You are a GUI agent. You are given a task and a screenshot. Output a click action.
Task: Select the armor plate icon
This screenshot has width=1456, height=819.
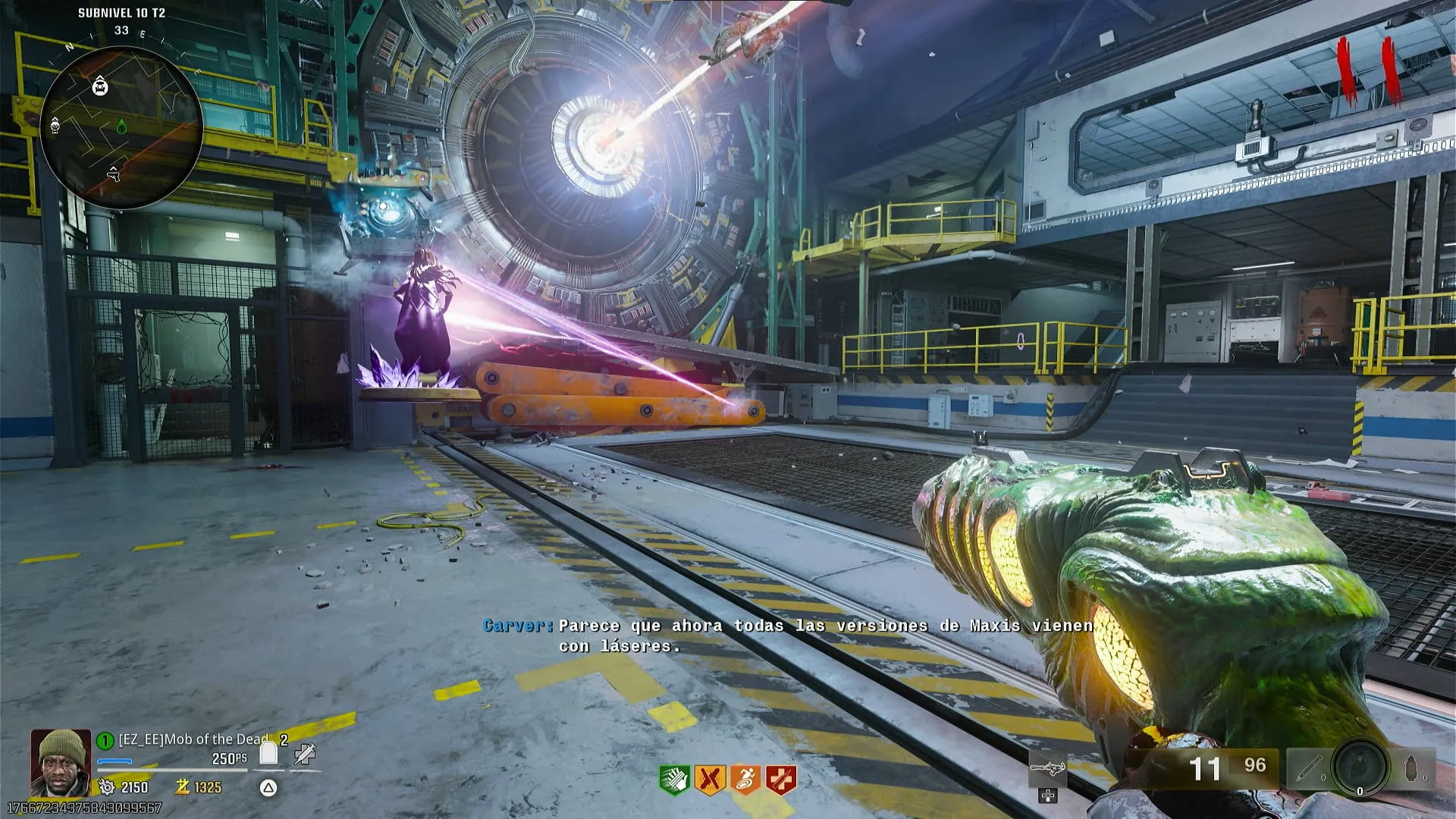pos(268,752)
